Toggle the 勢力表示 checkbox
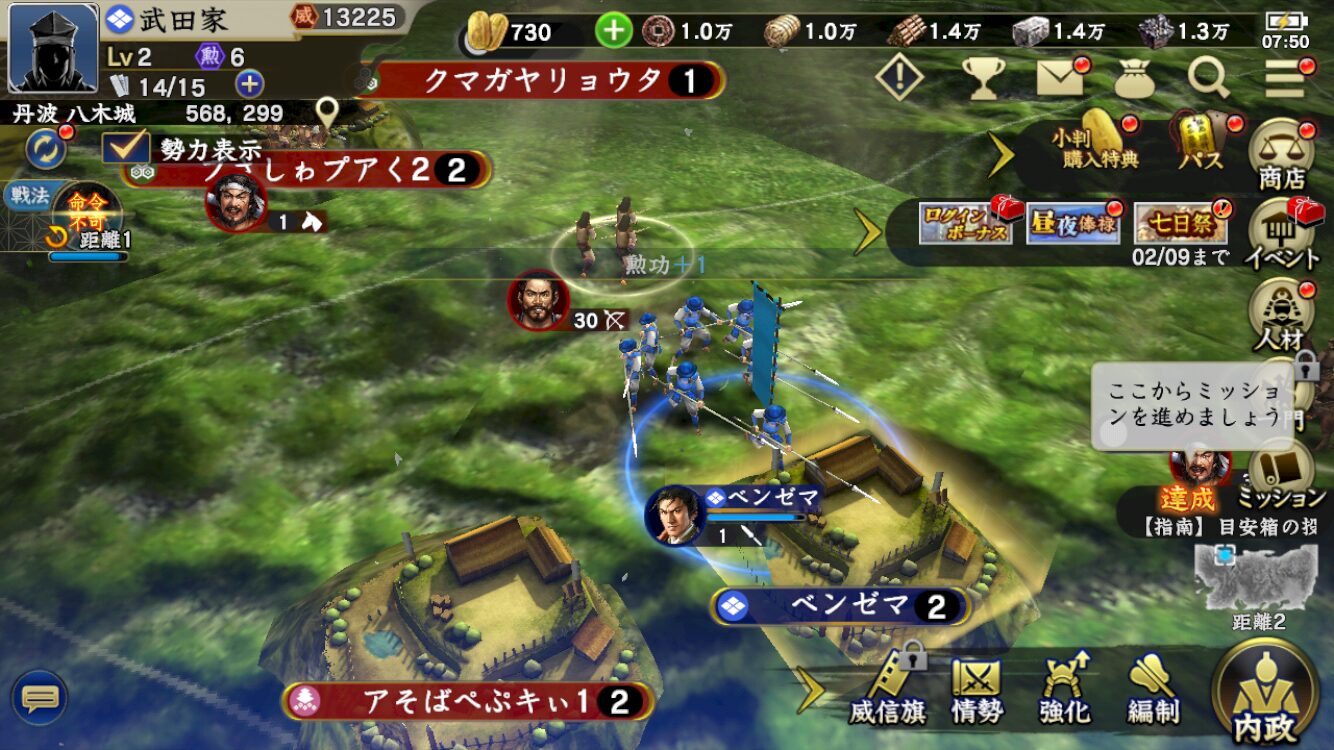Image resolution: width=1334 pixels, height=750 pixels. 127,148
